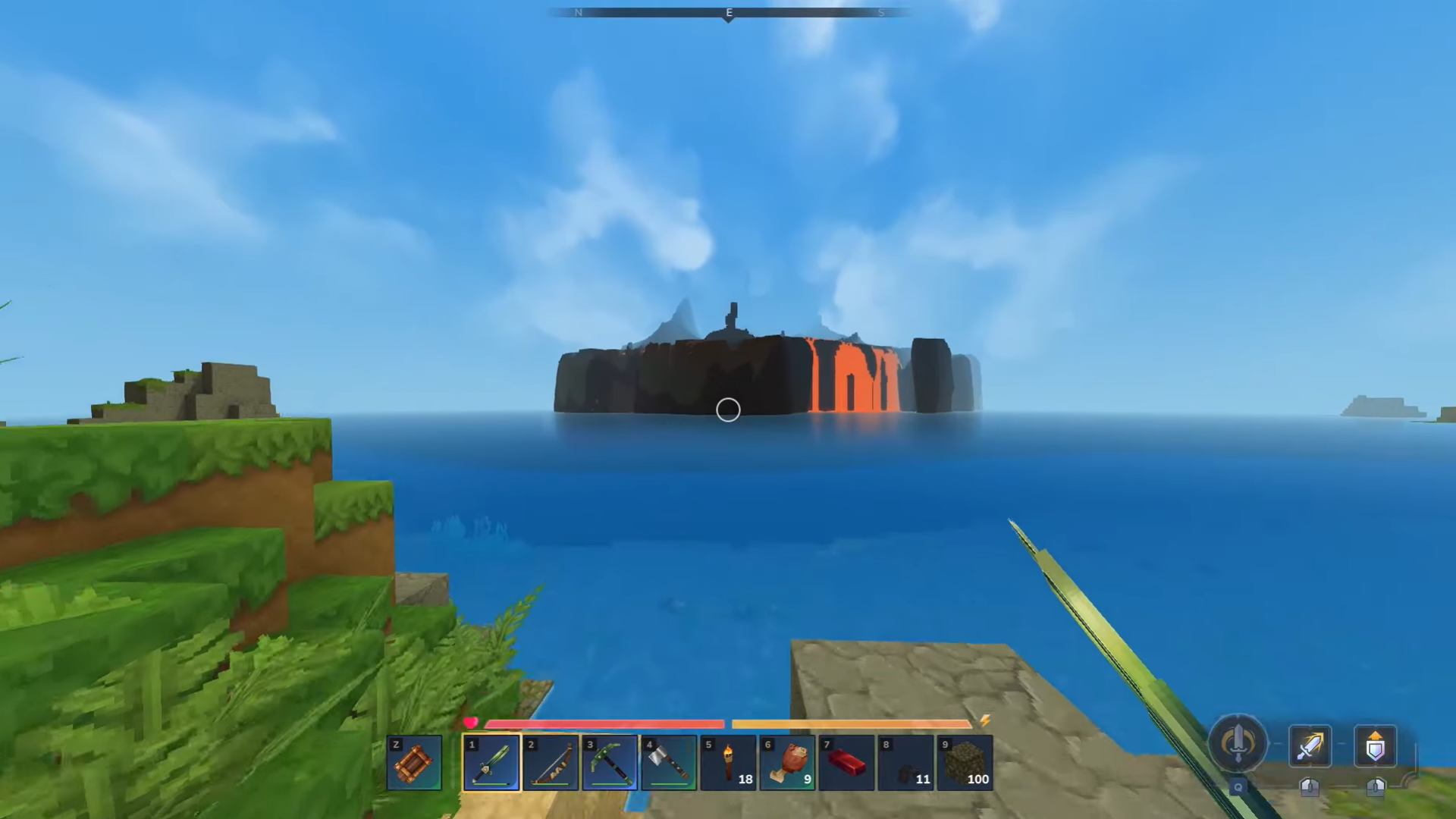Click the E marker on the compass bar
The image size is (1456, 819).
(x=727, y=12)
